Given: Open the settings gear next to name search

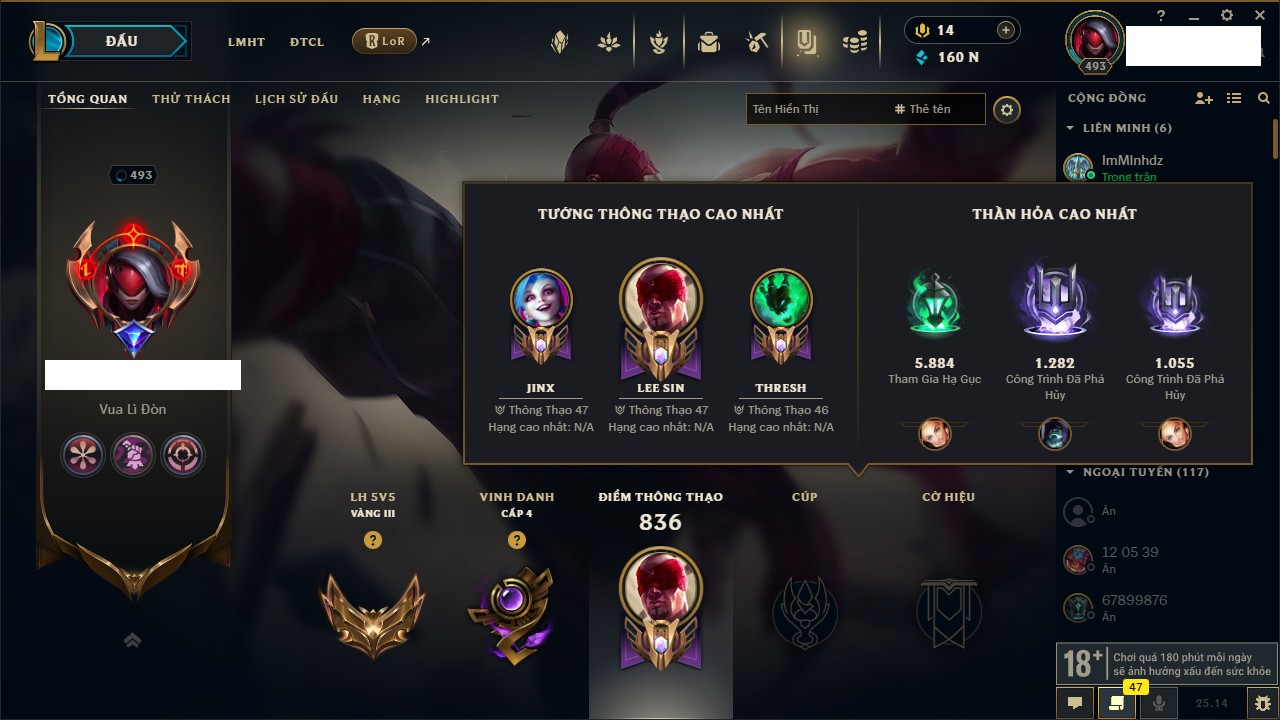Looking at the screenshot, I should tap(1007, 109).
